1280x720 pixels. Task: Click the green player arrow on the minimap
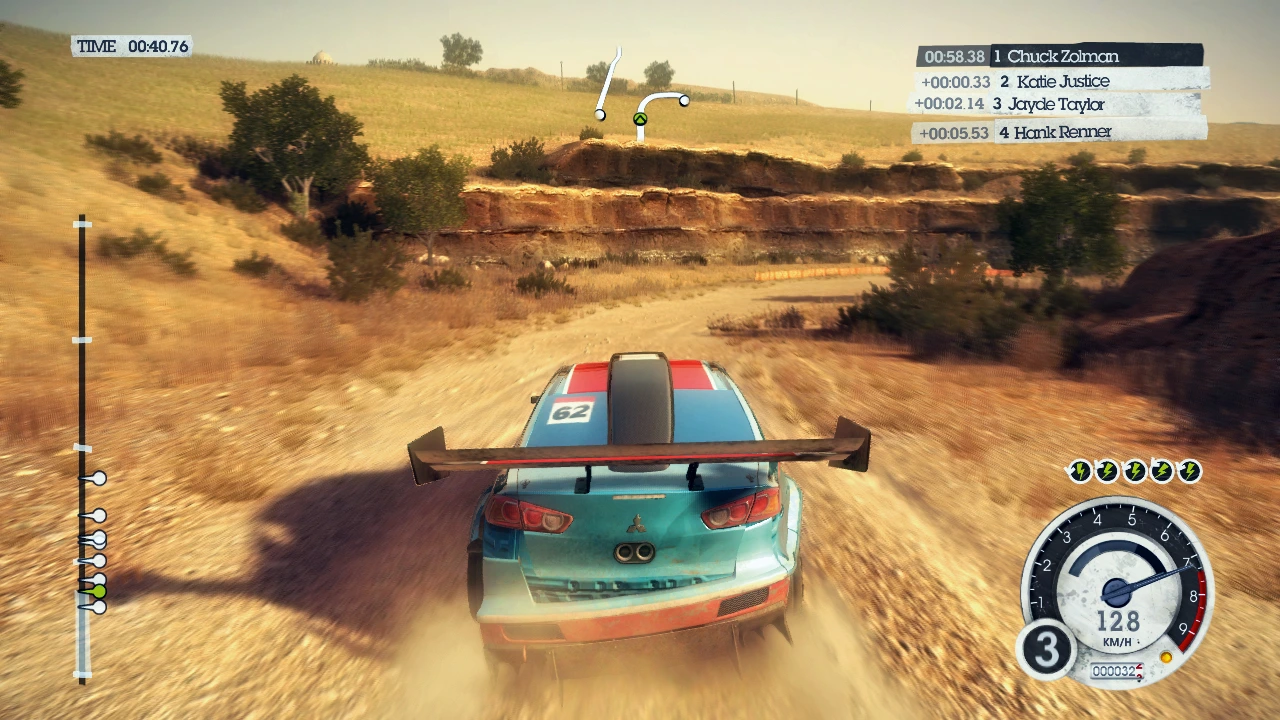click(x=639, y=118)
